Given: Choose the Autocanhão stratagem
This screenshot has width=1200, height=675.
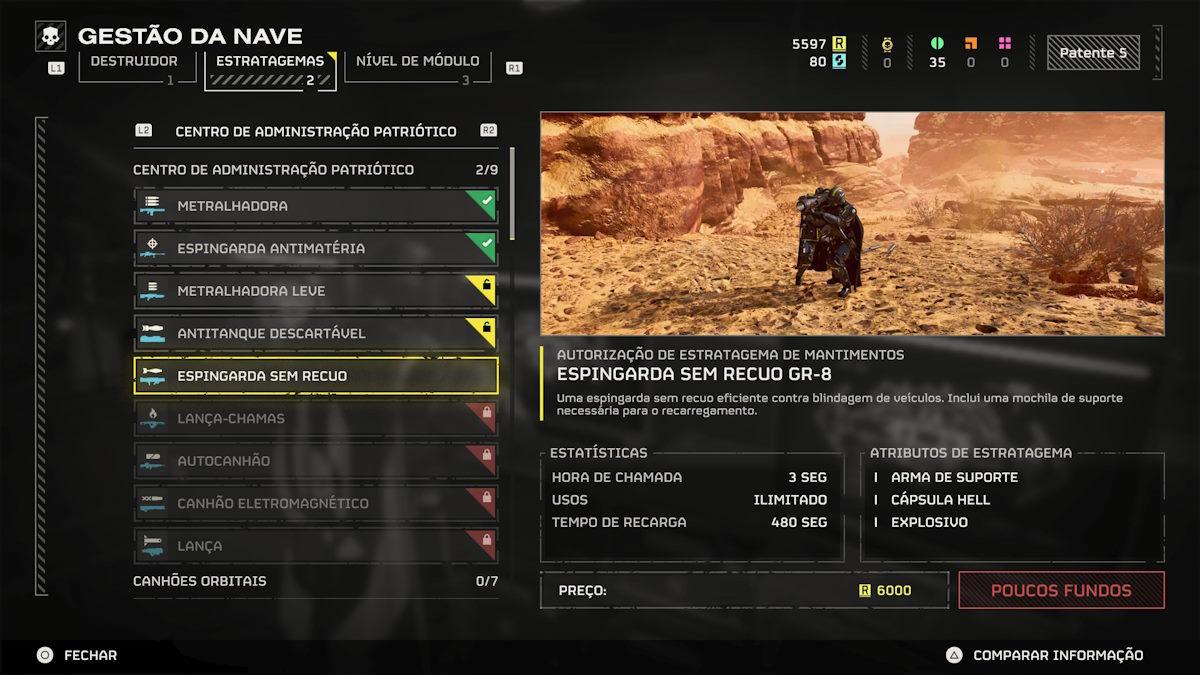Looking at the screenshot, I should tap(315, 461).
